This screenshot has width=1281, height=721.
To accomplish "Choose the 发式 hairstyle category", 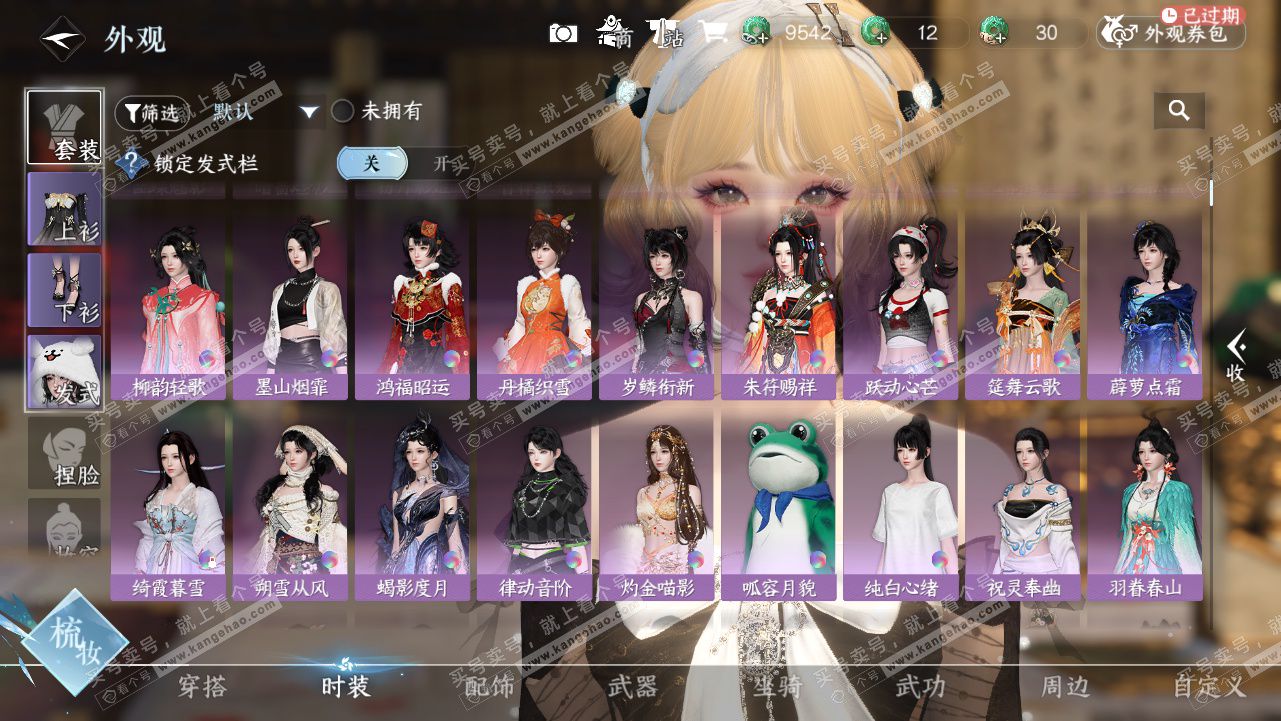I will 64,373.
